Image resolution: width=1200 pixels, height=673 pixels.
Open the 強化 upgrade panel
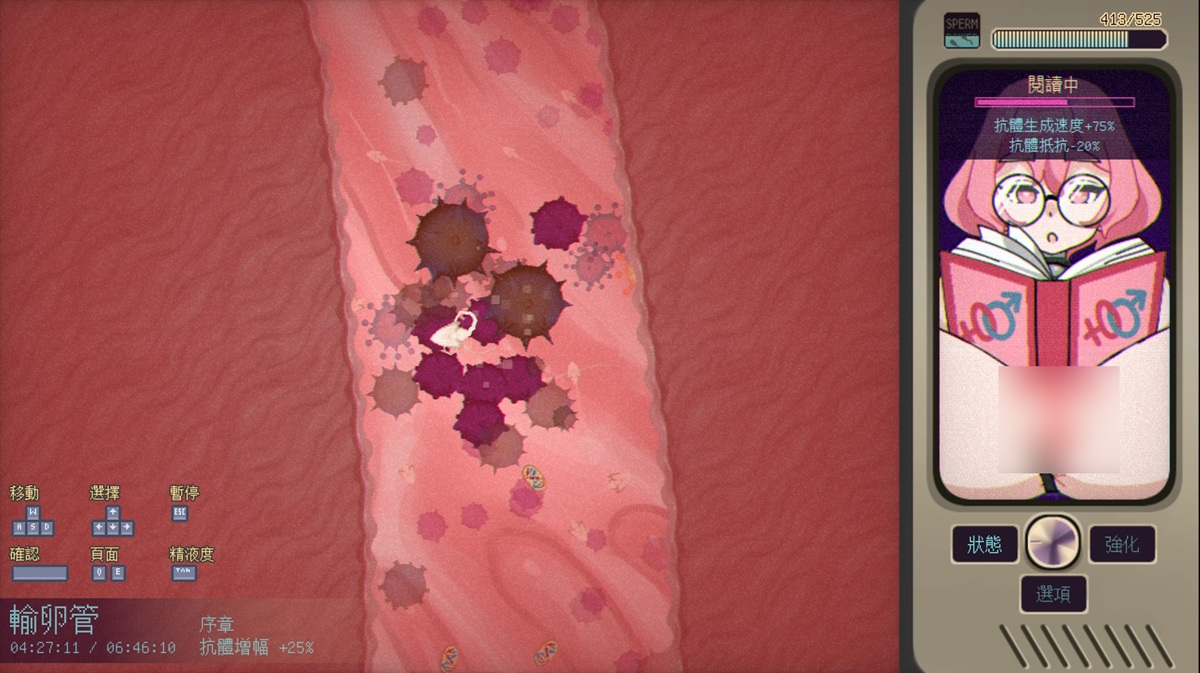tap(1122, 545)
